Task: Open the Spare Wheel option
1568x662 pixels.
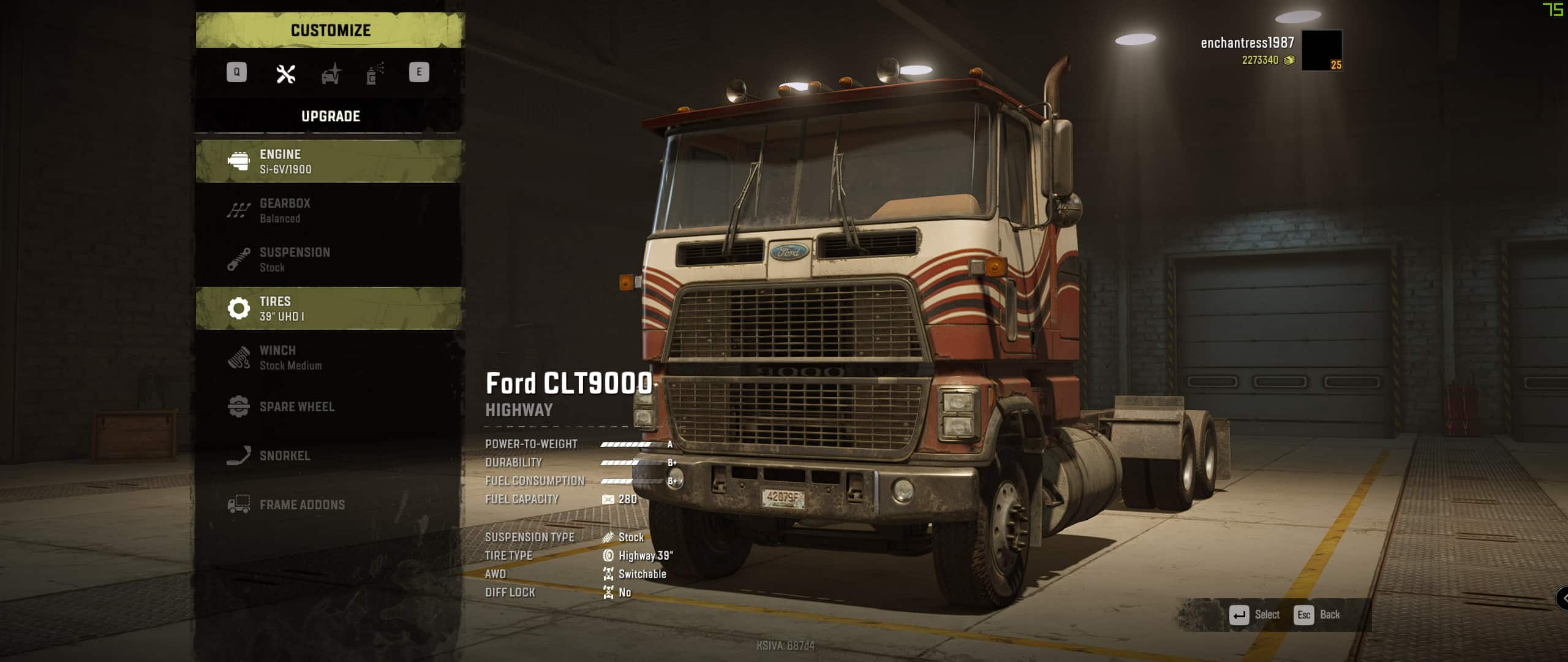Action: click(x=330, y=406)
